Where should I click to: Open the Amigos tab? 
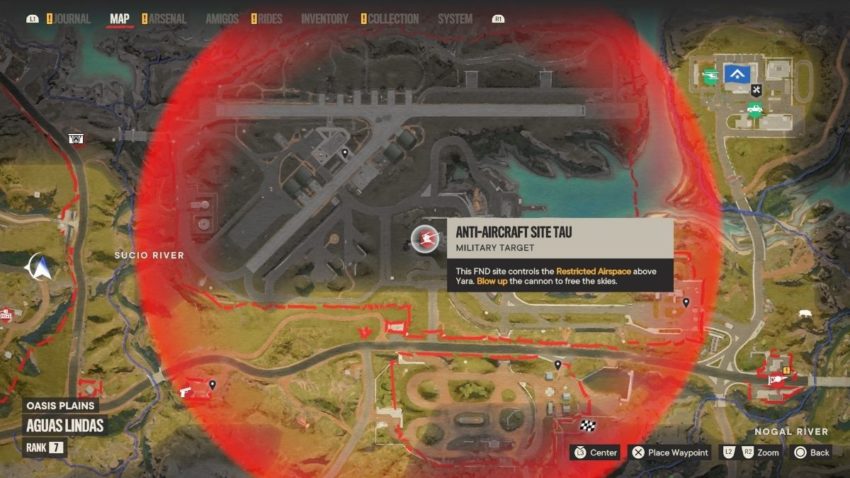coord(221,18)
